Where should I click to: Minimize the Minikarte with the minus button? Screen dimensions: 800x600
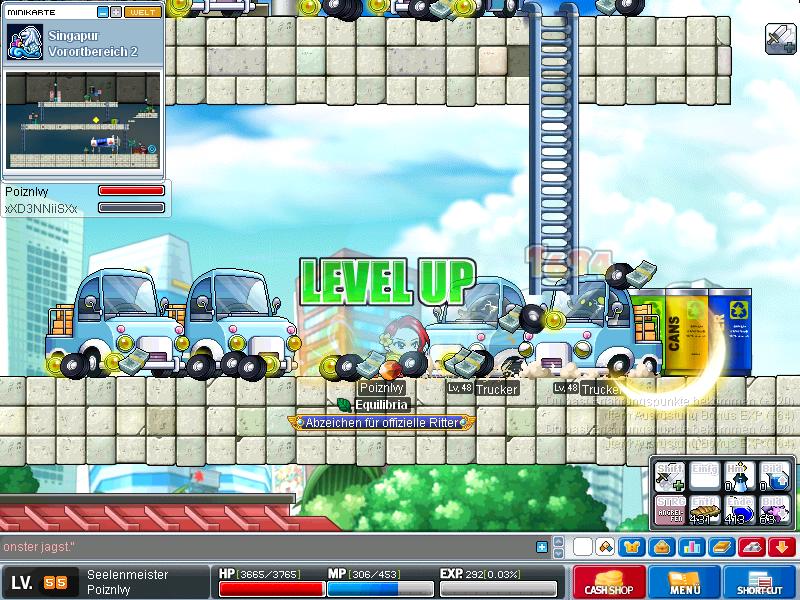(103, 12)
